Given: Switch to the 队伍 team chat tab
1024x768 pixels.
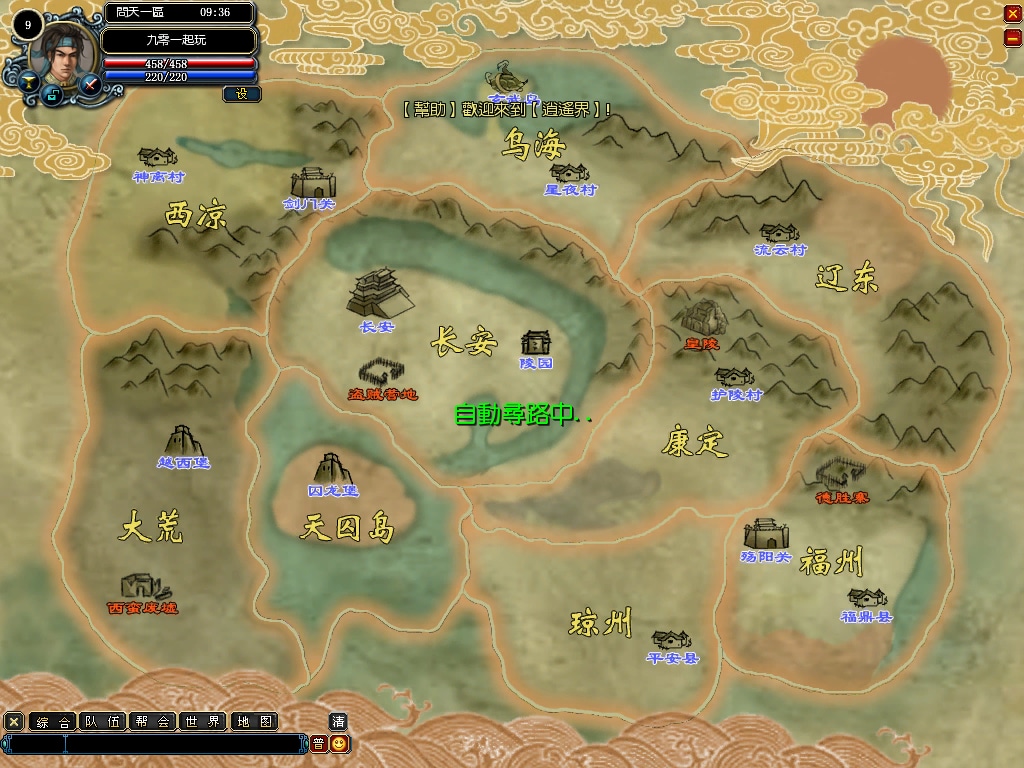Looking at the screenshot, I should pyautogui.click(x=102, y=722).
